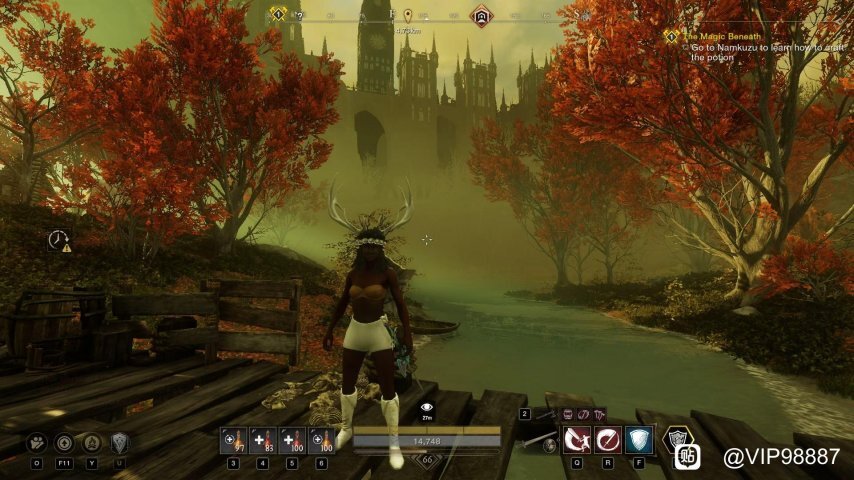Click the faded shield emblem HUD icon
The height and width of the screenshot is (480, 854).
120,442
